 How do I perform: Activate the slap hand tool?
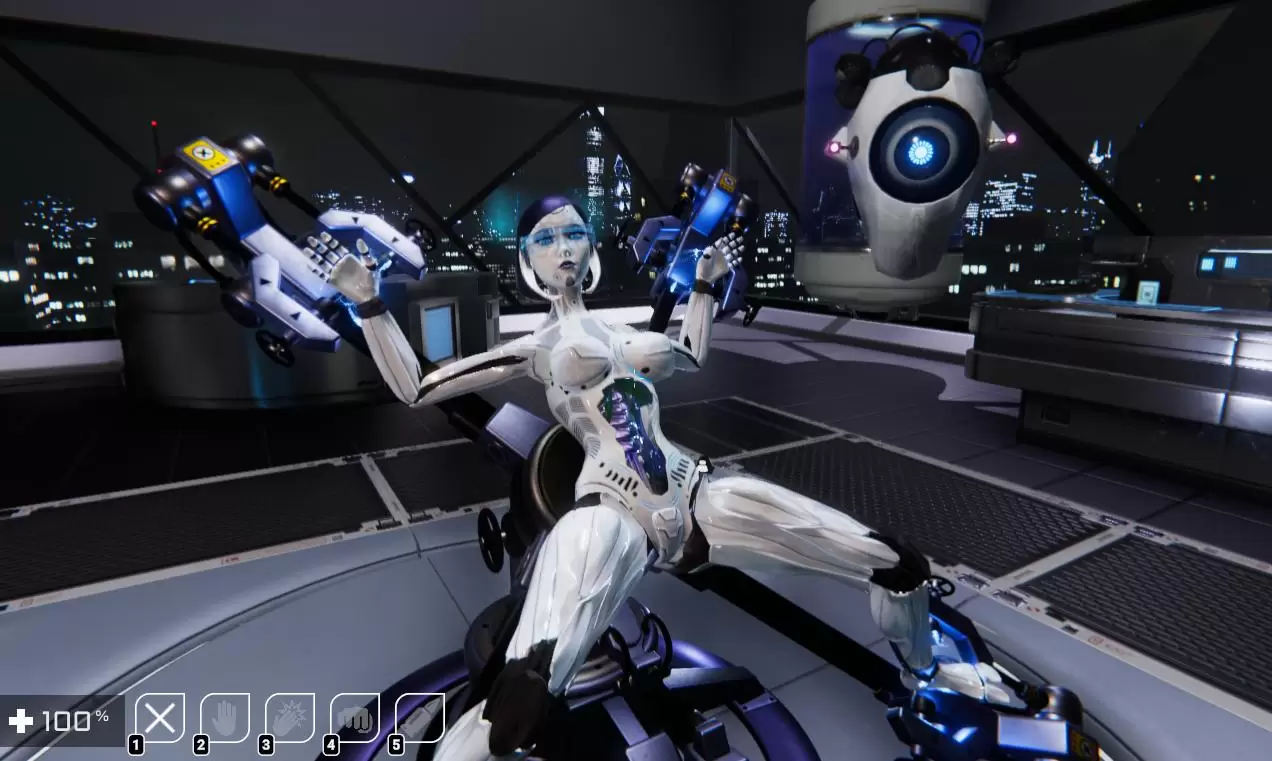[290, 718]
